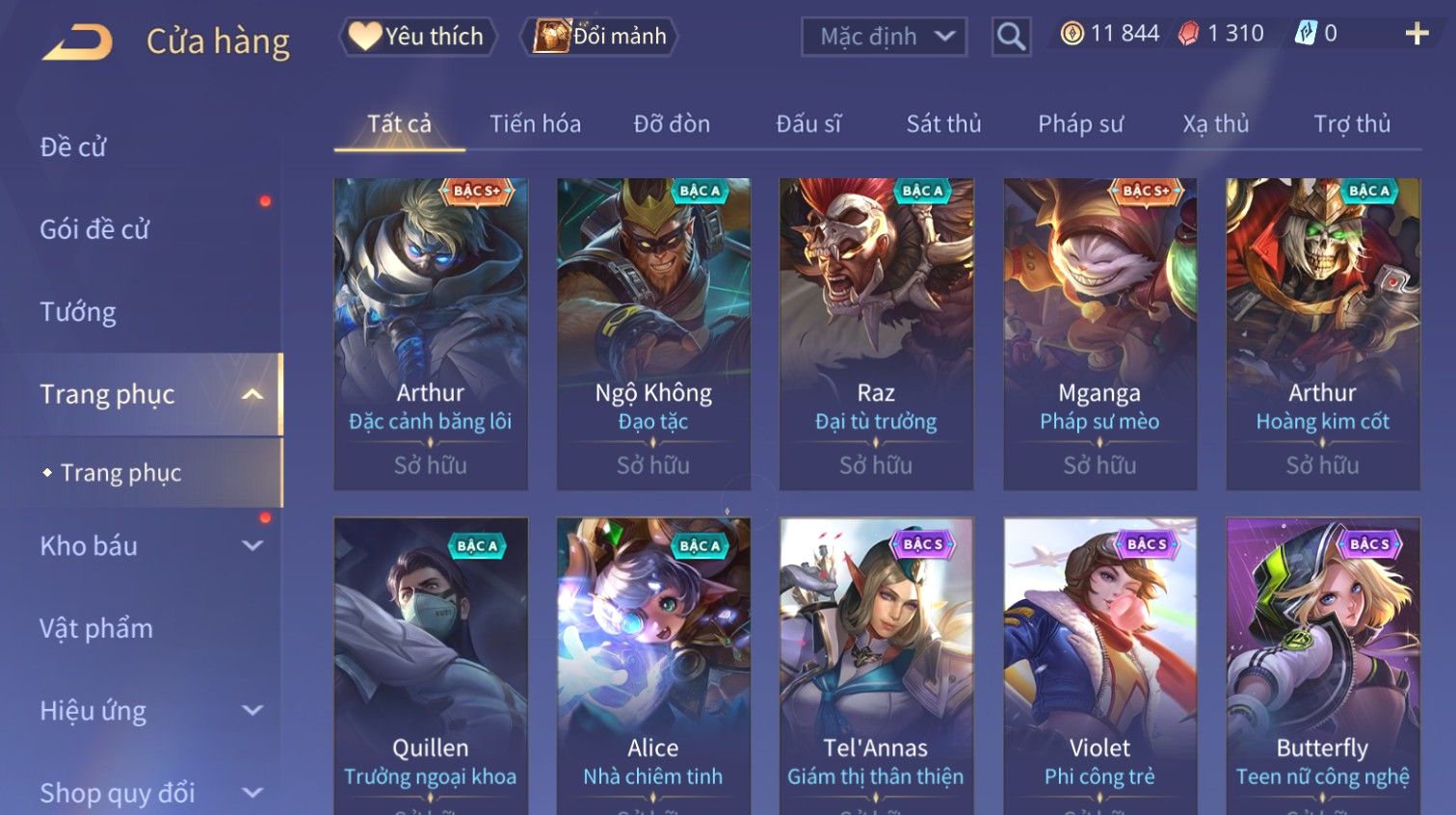Viewport: 1456px width, 815px height.
Task: Open Đổi mảnh fragment exchange
Action: [x=601, y=37]
